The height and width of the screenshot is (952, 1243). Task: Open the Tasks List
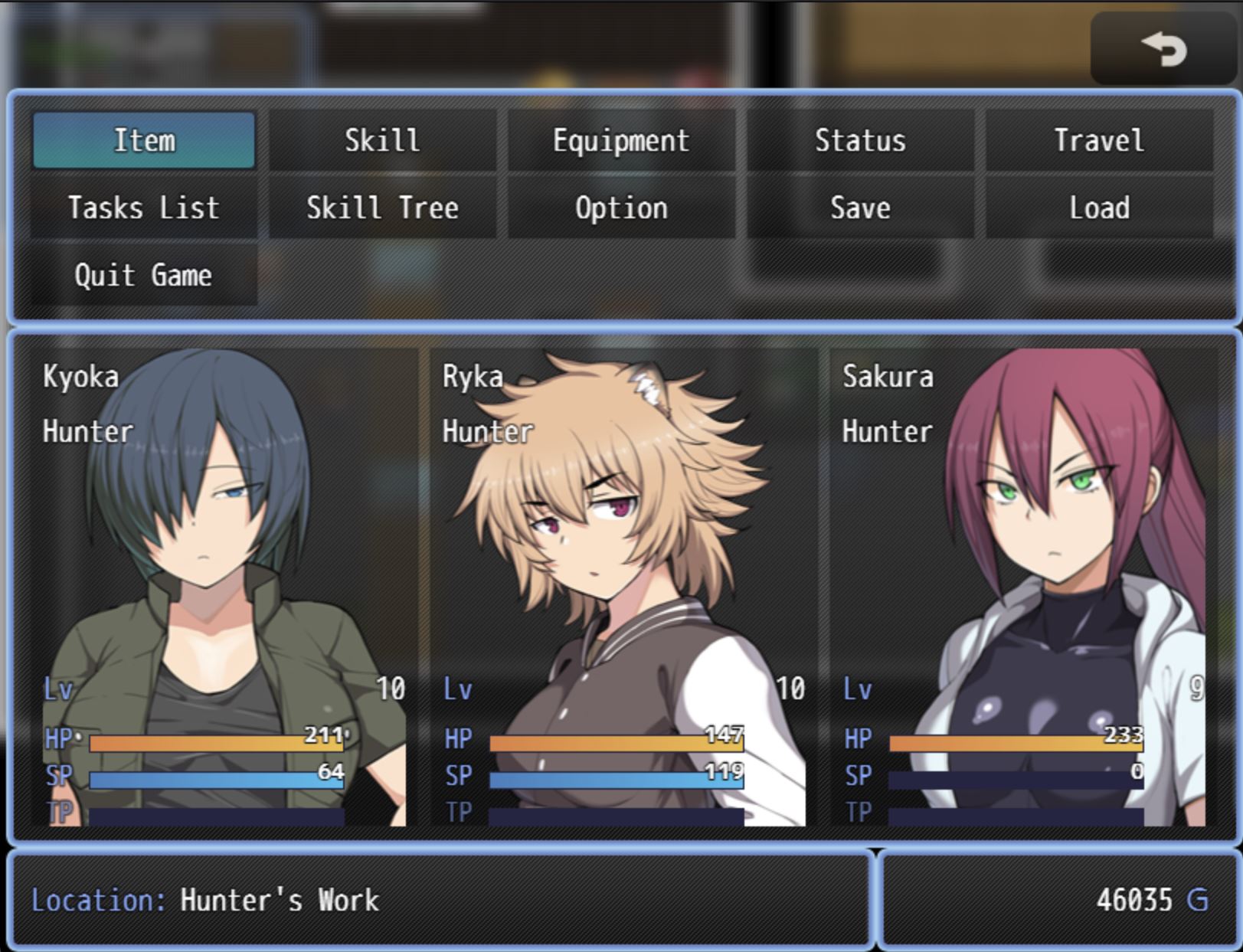tap(144, 208)
